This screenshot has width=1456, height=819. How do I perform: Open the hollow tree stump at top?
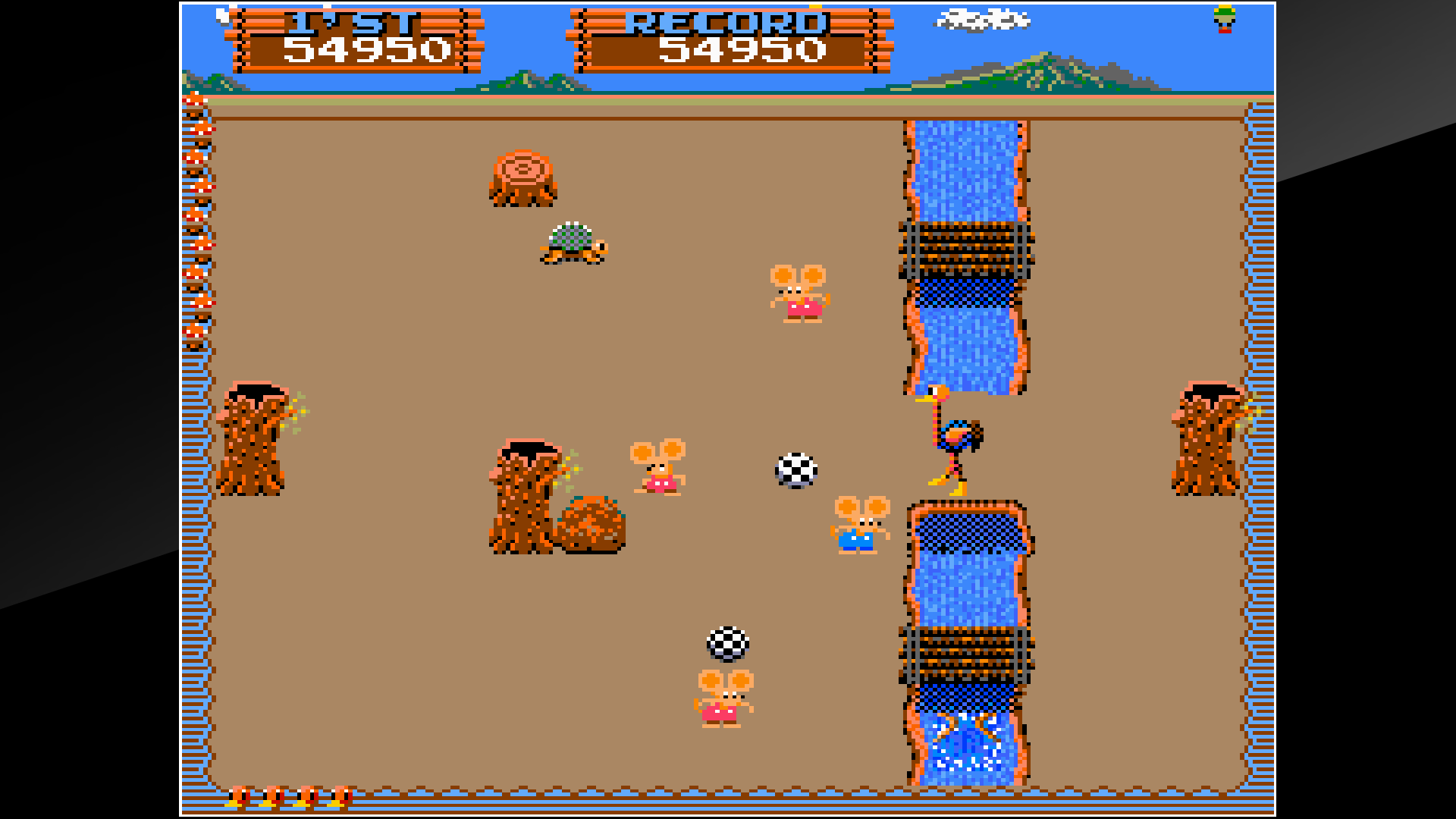click(x=522, y=178)
